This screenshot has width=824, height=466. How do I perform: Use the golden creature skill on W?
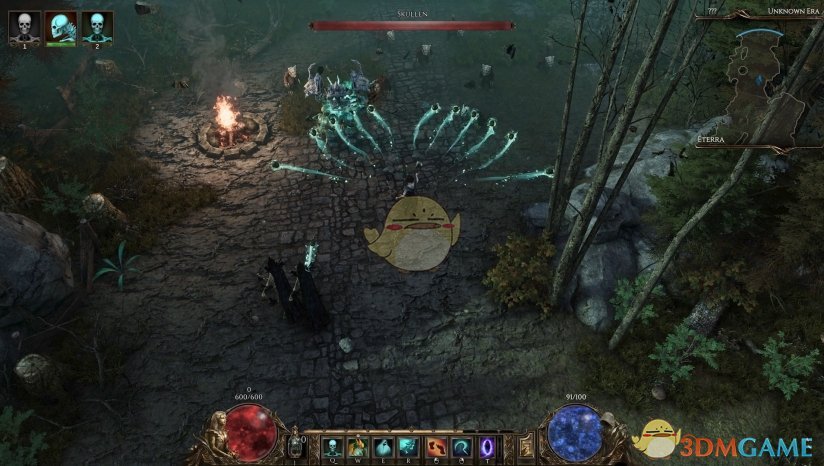(357, 445)
